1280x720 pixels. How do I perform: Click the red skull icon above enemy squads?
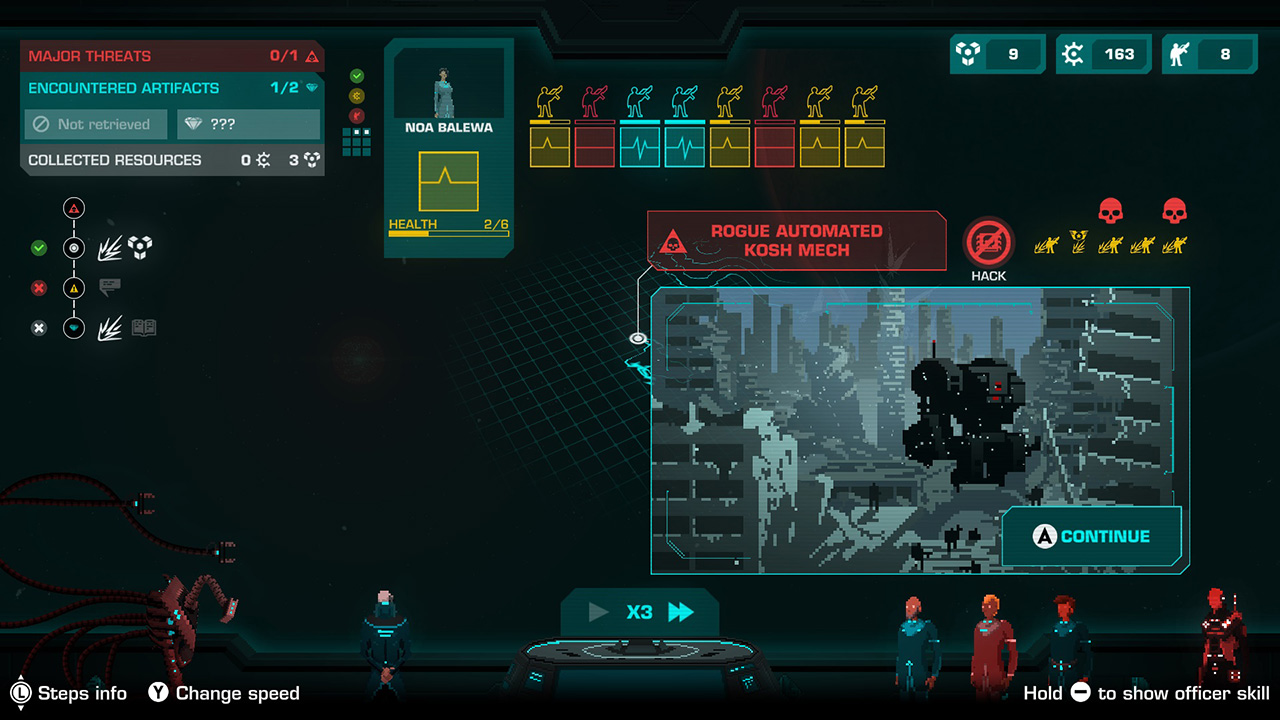click(1110, 210)
